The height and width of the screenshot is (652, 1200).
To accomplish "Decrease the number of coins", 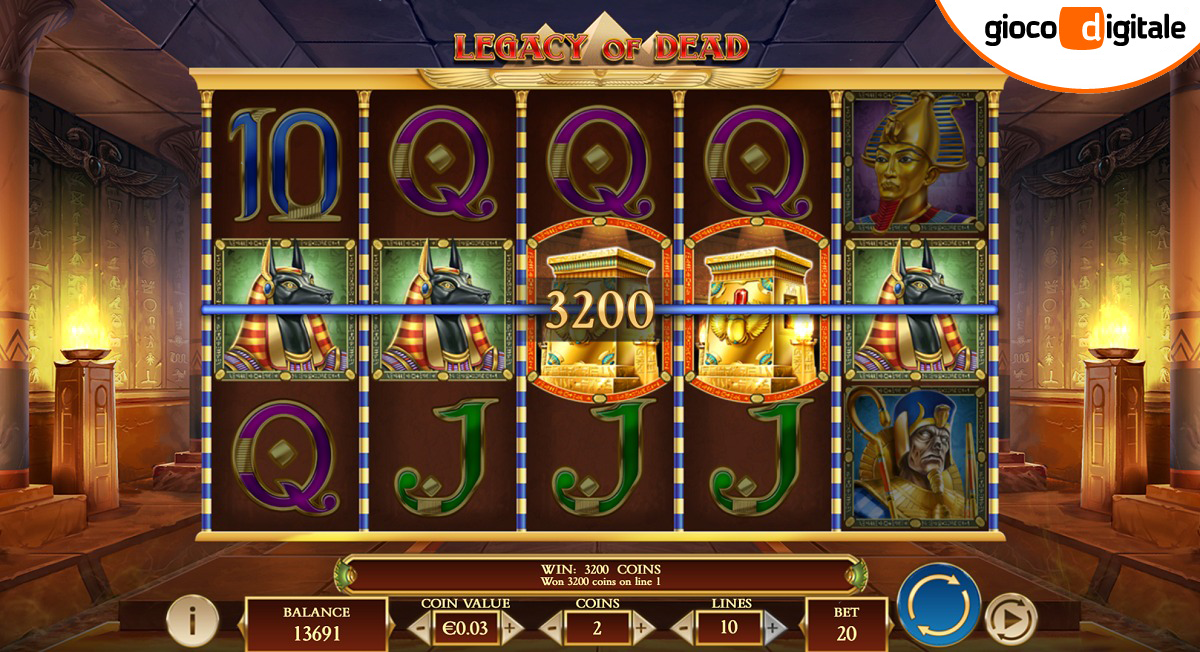I will pyautogui.click(x=552, y=628).
